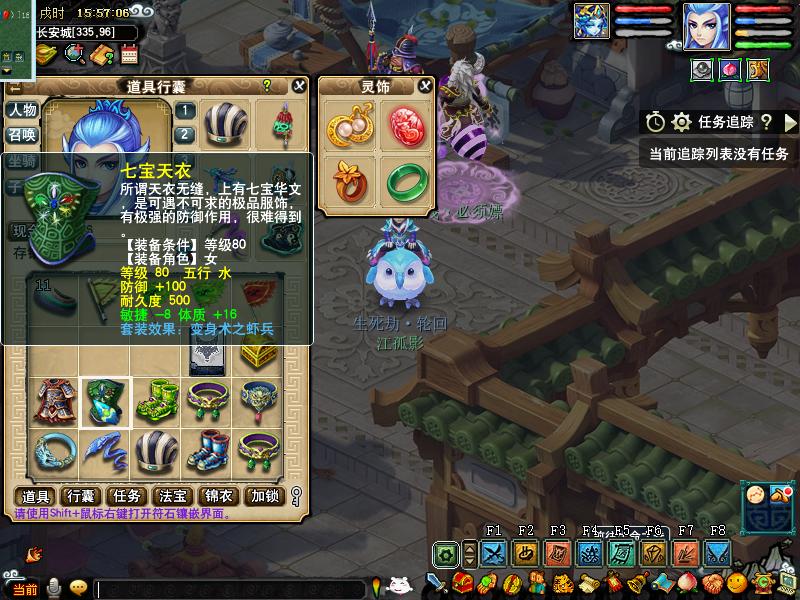Select the pearl earrings accessory slot
800x600 pixels.
pos(346,127)
